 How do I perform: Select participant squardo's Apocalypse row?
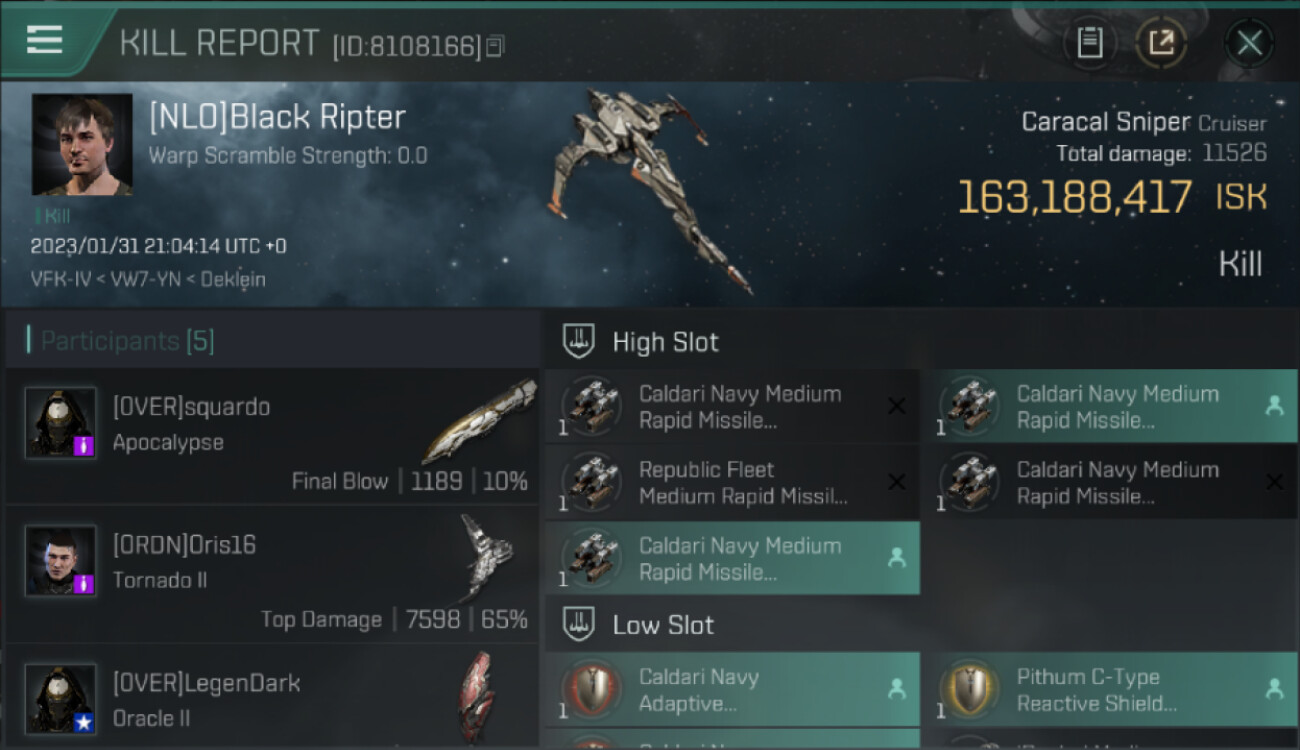[272, 438]
